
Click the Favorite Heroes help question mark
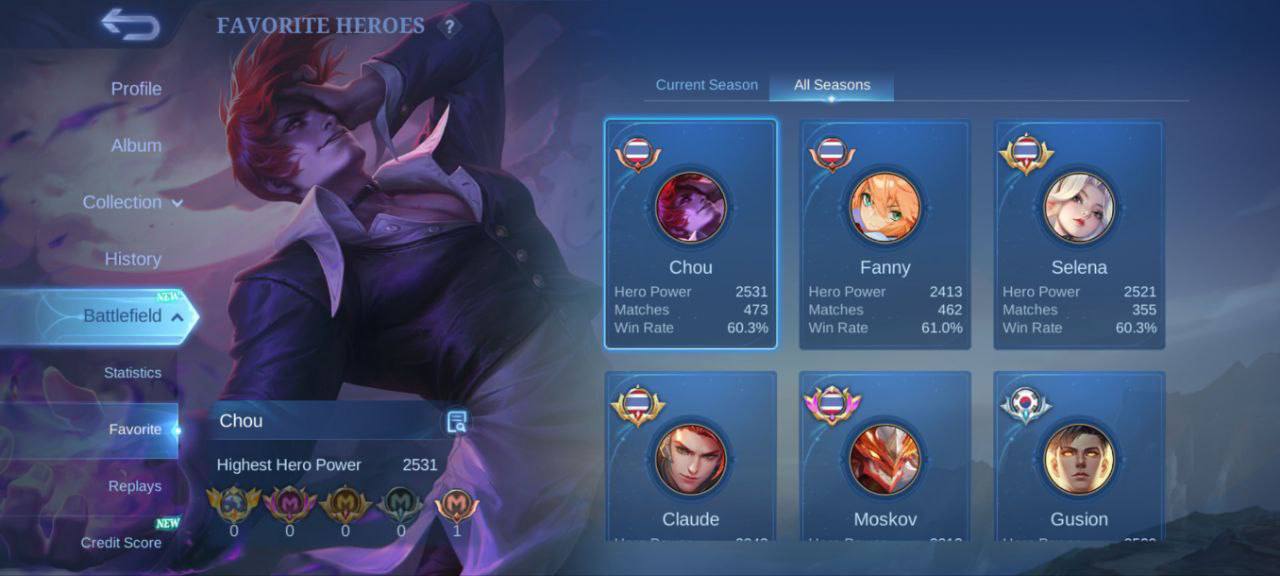[x=449, y=27]
